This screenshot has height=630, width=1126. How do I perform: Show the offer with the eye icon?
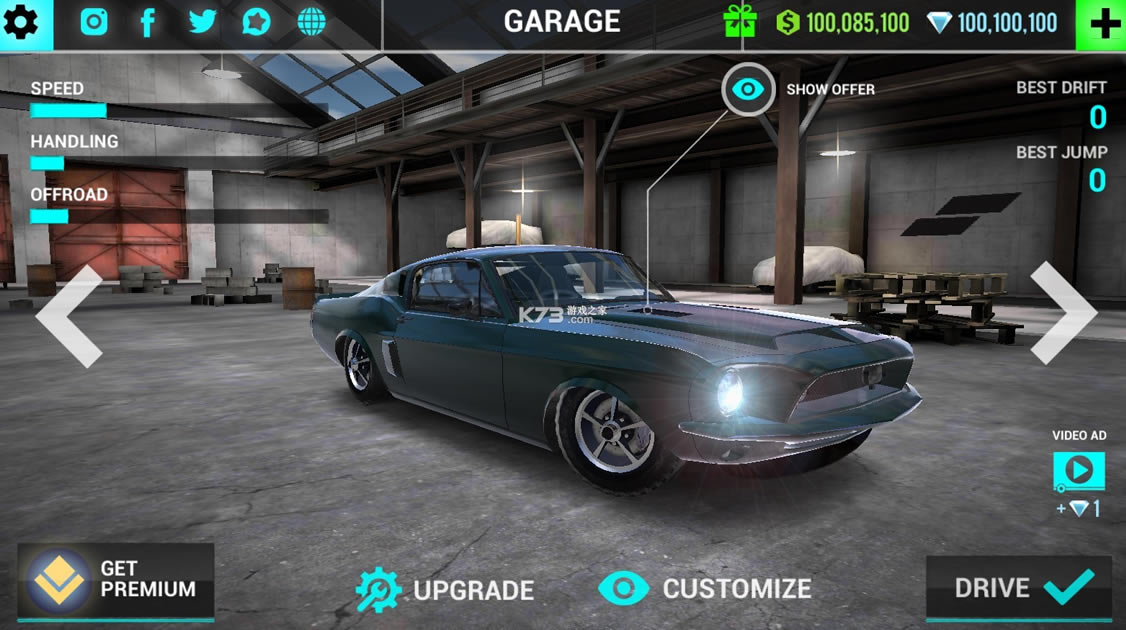[x=748, y=90]
